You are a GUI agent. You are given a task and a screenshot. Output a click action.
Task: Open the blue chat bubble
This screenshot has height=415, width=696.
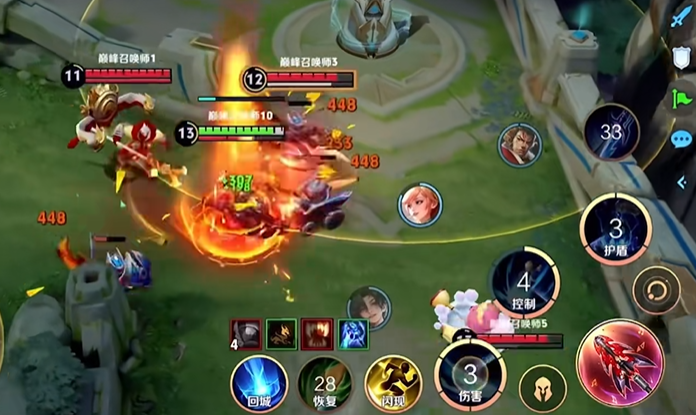point(682,139)
